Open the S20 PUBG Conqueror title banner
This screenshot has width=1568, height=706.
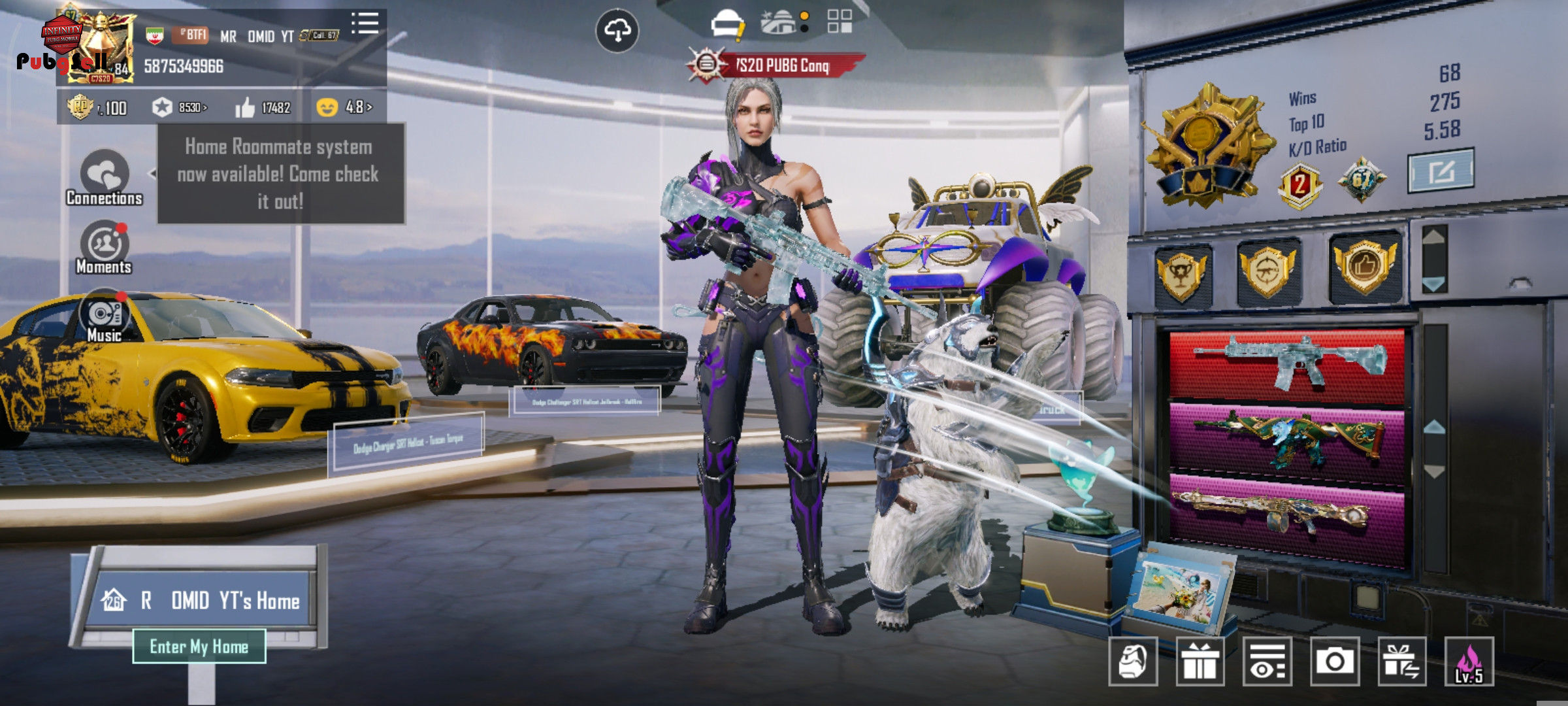point(777,65)
